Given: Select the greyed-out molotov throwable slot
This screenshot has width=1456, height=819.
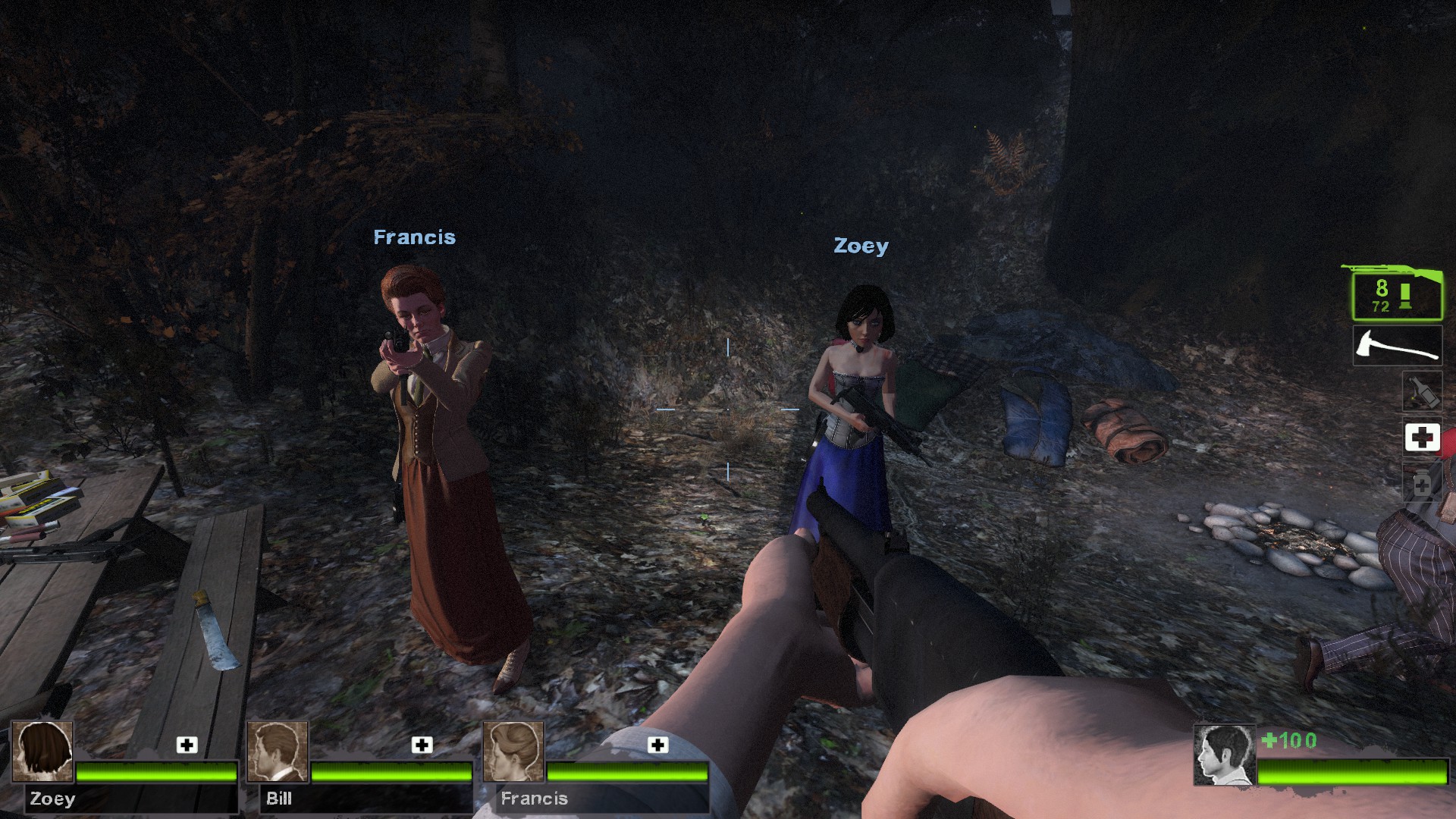Looking at the screenshot, I should 1422,392.
